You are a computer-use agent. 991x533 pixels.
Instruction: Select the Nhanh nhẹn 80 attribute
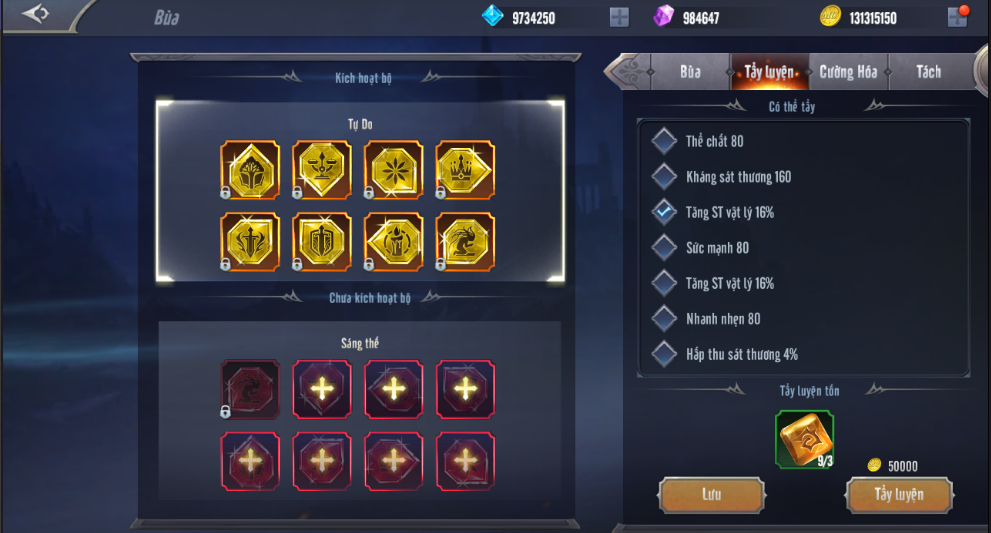(x=664, y=319)
